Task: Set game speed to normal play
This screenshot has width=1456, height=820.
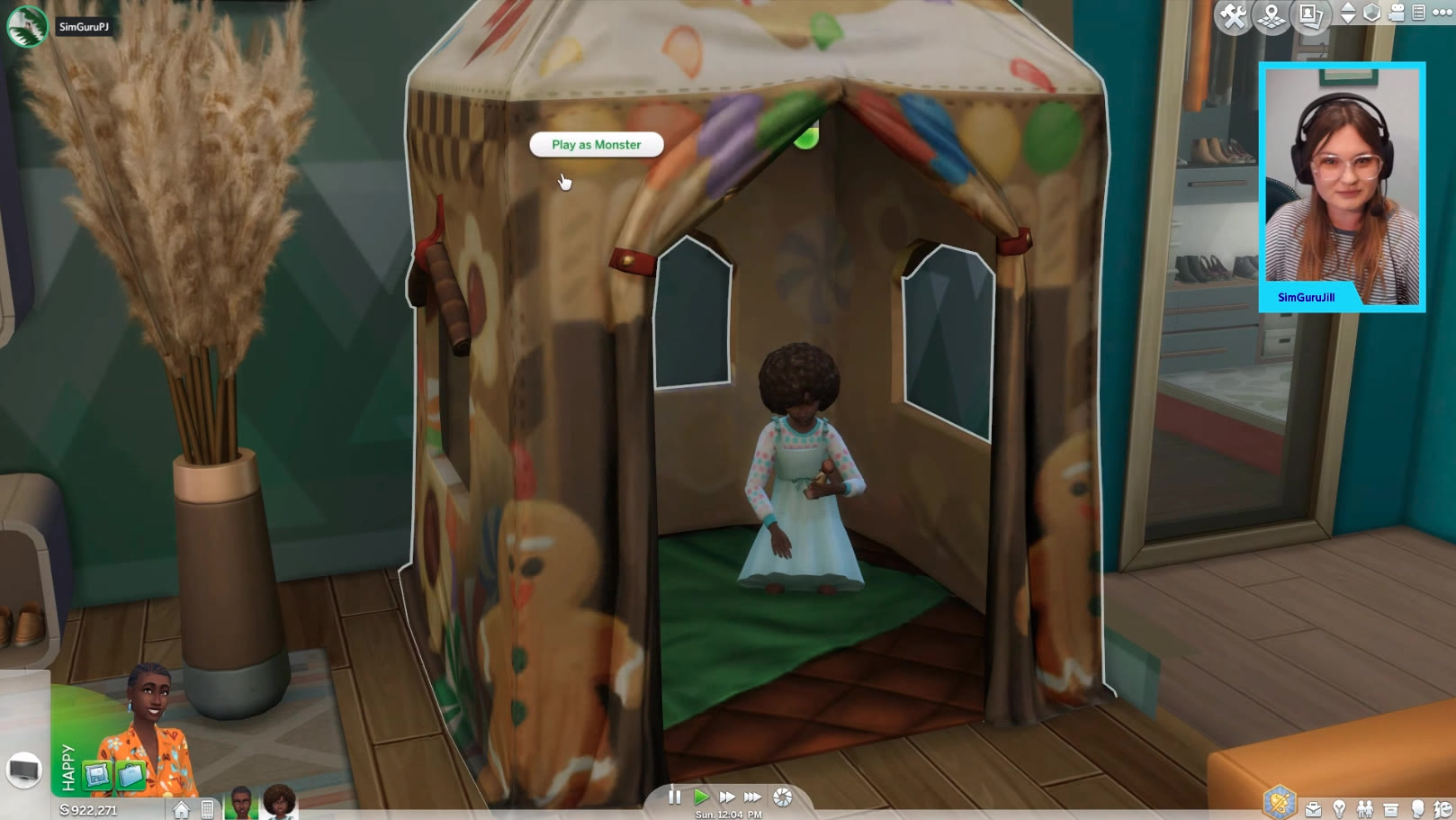Action: [701, 797]
